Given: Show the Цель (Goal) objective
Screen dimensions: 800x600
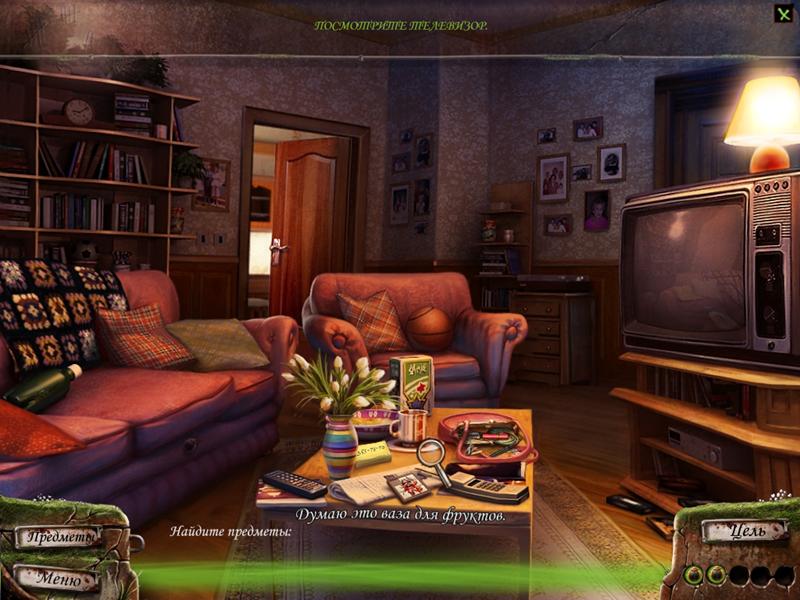Looking at the screenshot, I should [x=743, y=530].
